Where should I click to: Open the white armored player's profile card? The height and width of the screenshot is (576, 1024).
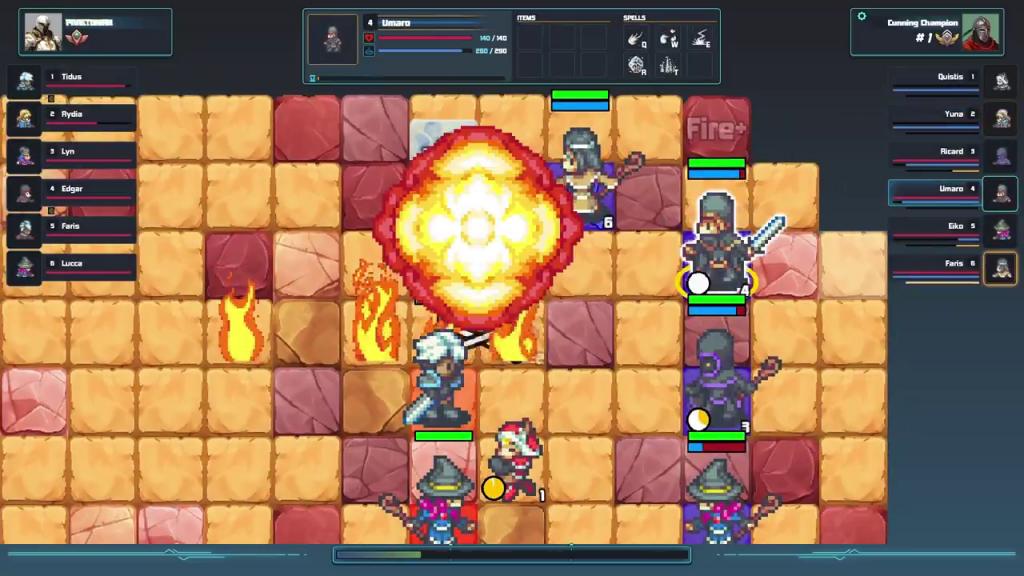(95, 32)
